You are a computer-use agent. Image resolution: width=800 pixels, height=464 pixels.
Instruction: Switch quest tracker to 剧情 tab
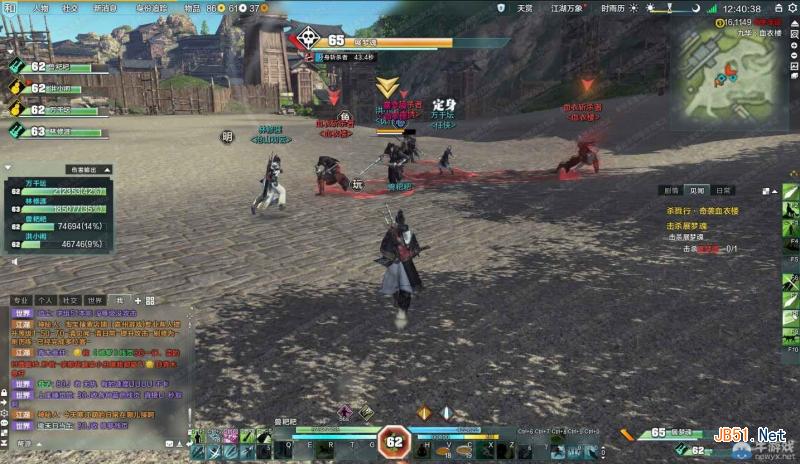[671, 190]
